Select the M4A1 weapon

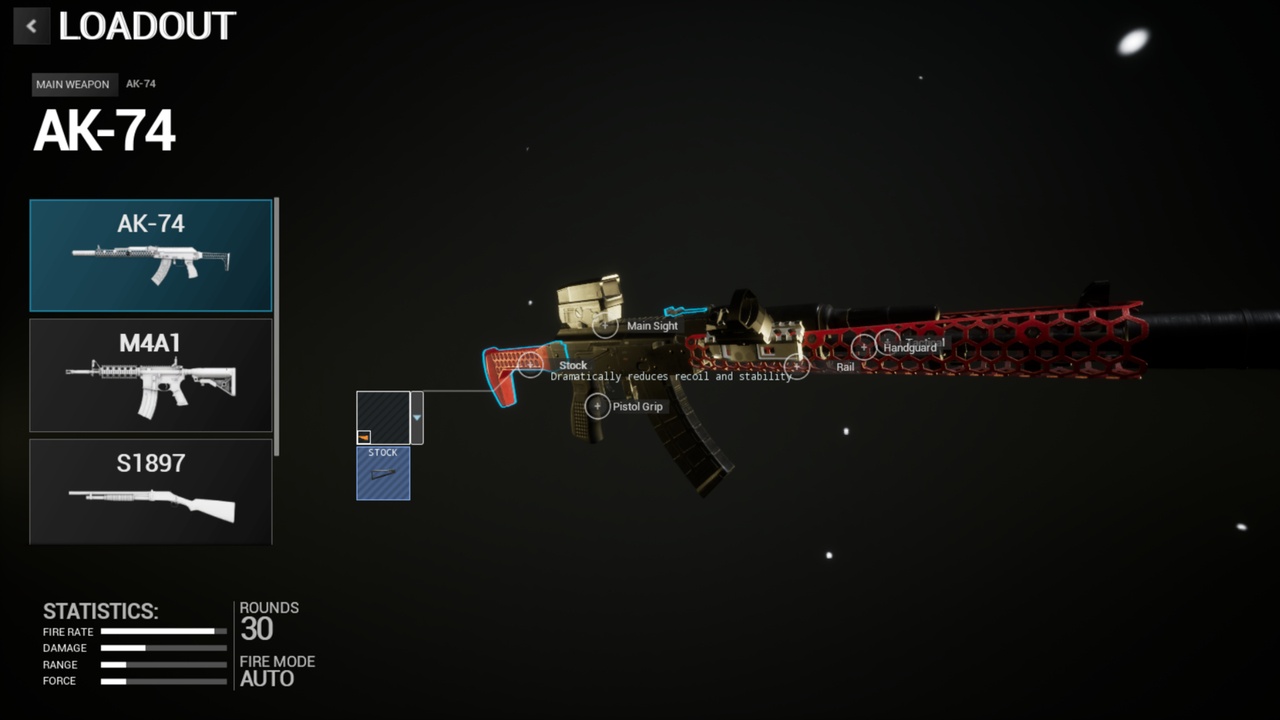(x=150, y=375)
